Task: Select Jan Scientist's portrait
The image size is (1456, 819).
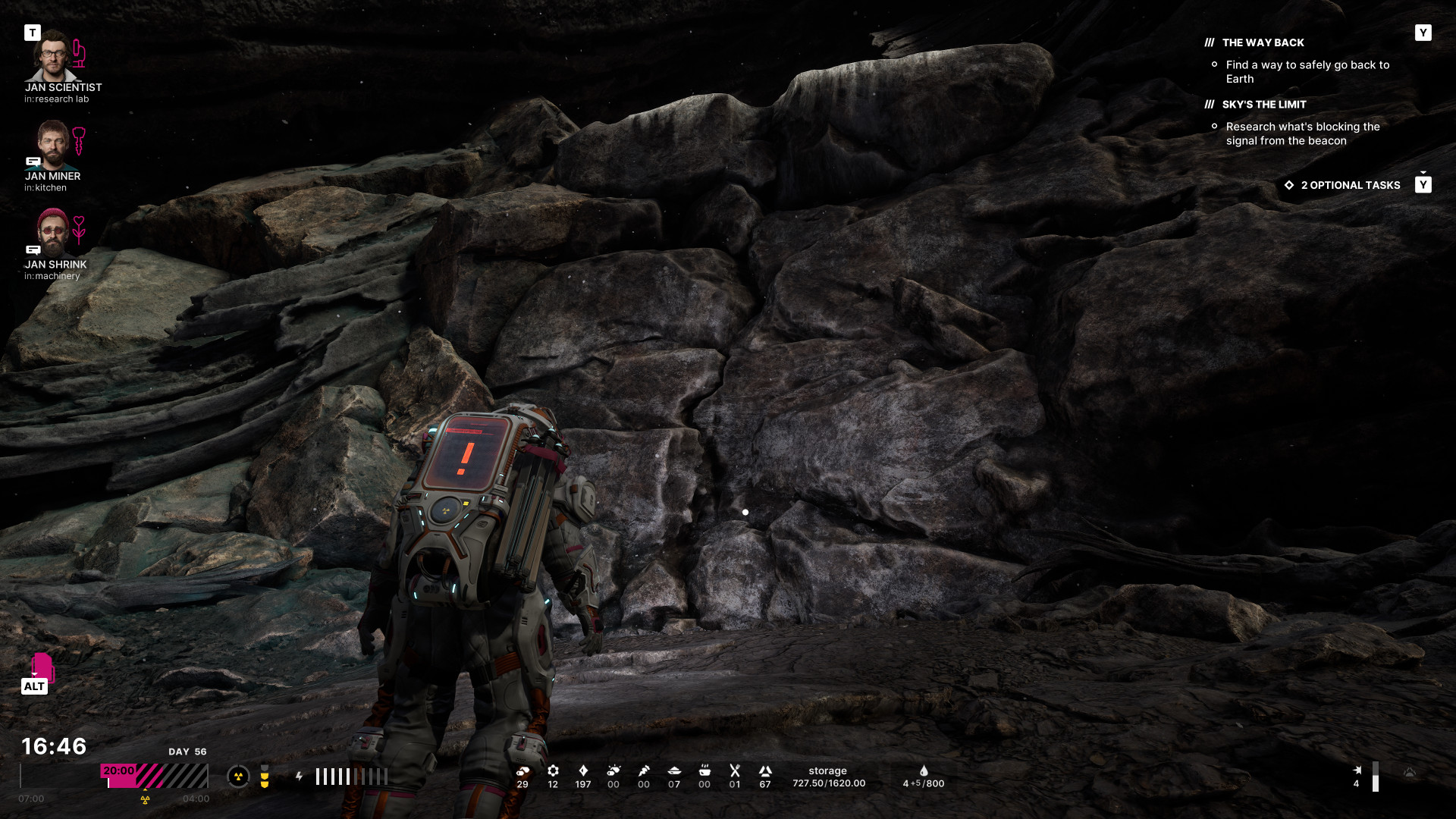Action: pyautogui.click(x=52, y=56)
